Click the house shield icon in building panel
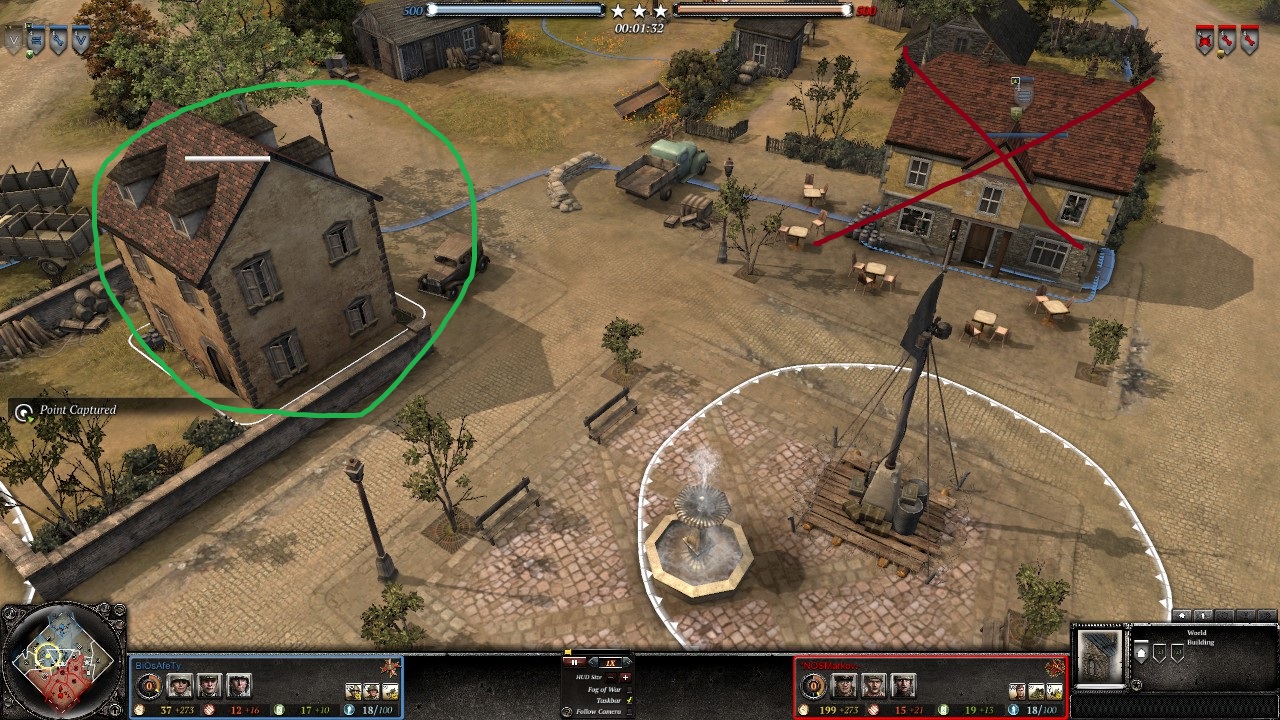Screen dimensions: 1280x720 (1143, 653)
